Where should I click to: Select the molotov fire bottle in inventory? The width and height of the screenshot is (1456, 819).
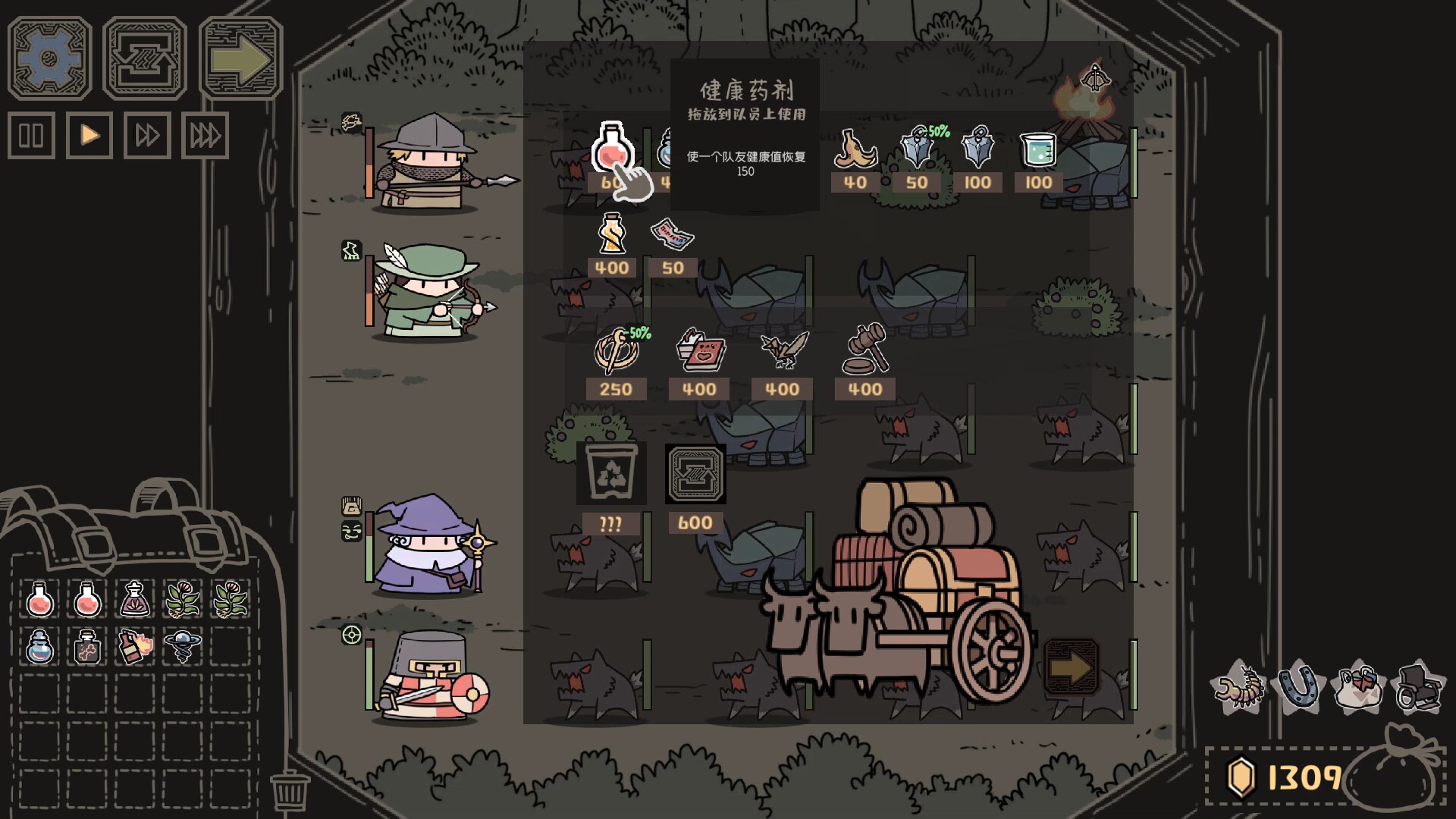tap(134, 646)
